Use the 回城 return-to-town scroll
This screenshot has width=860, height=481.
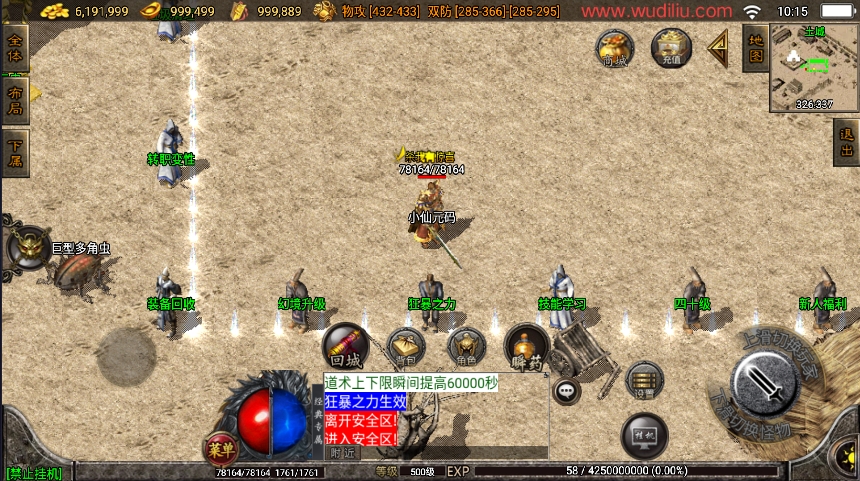347,346
